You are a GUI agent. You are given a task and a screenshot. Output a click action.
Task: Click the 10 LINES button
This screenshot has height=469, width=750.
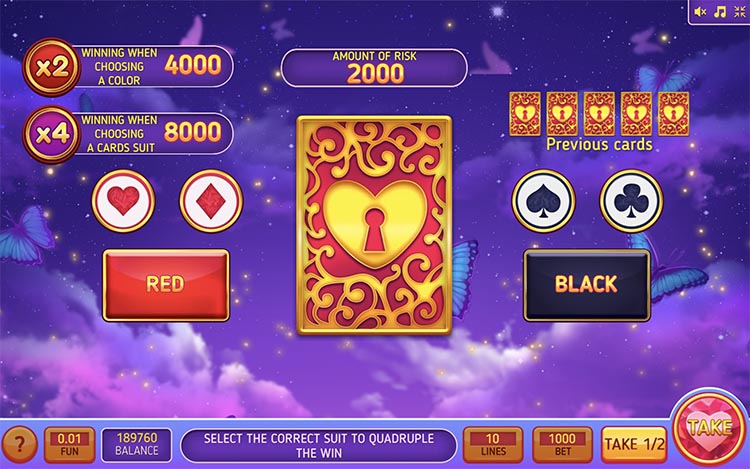click(493, 444)
